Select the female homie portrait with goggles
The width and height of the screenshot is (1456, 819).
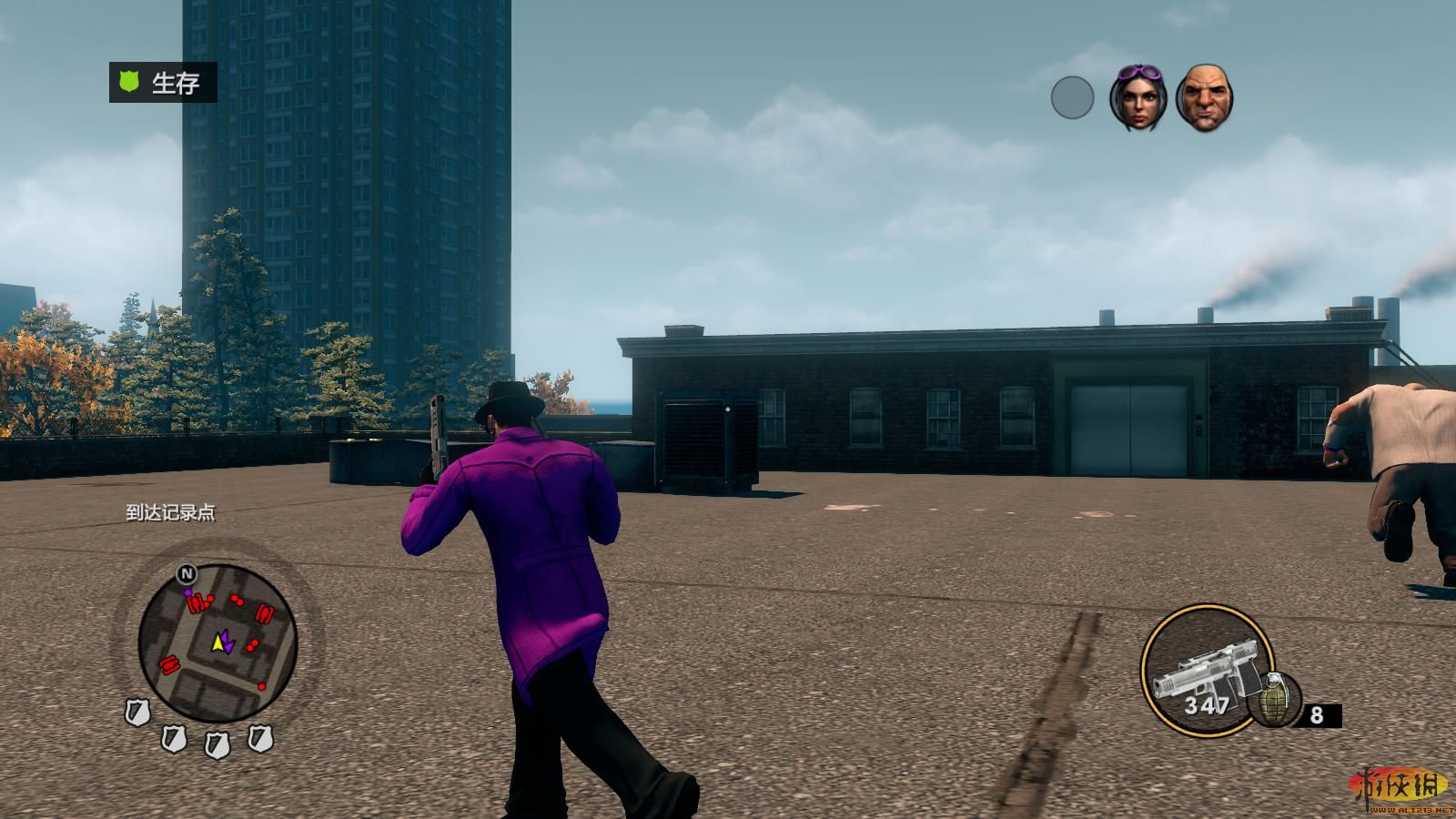(1137, 97)
